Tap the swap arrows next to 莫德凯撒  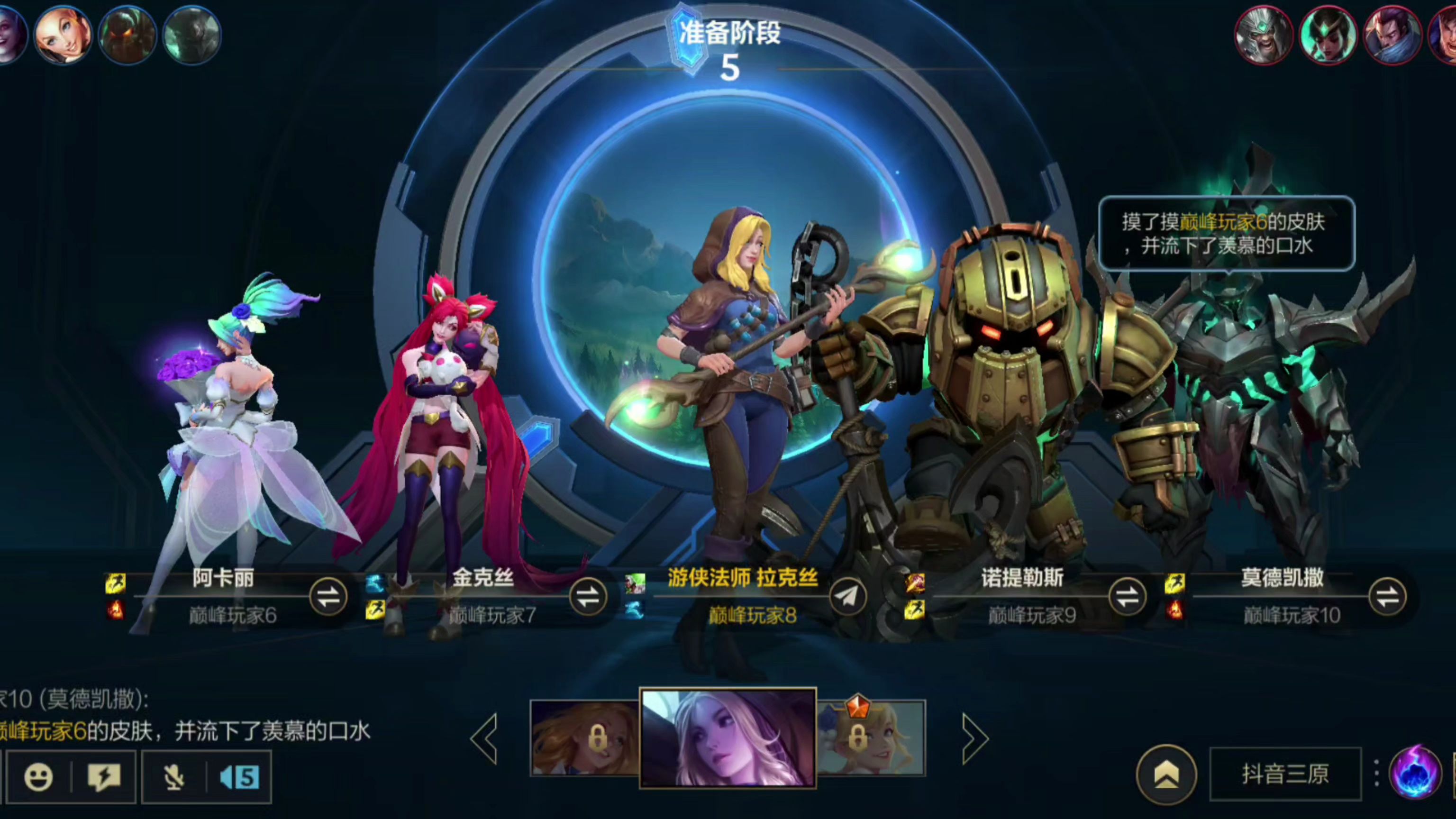coord(1387,597)
